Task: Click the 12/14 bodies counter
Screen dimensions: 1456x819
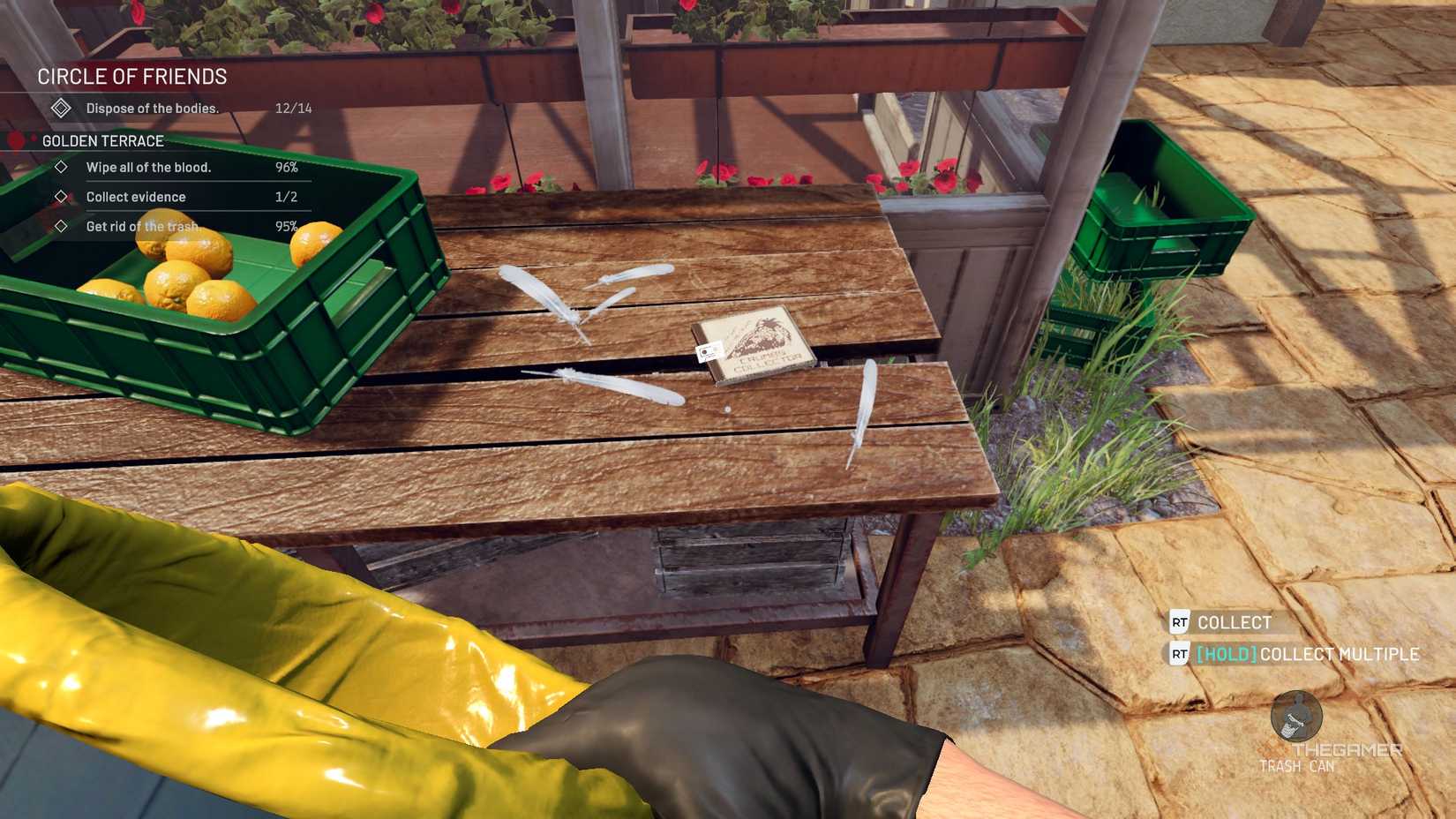Action: 295,108
